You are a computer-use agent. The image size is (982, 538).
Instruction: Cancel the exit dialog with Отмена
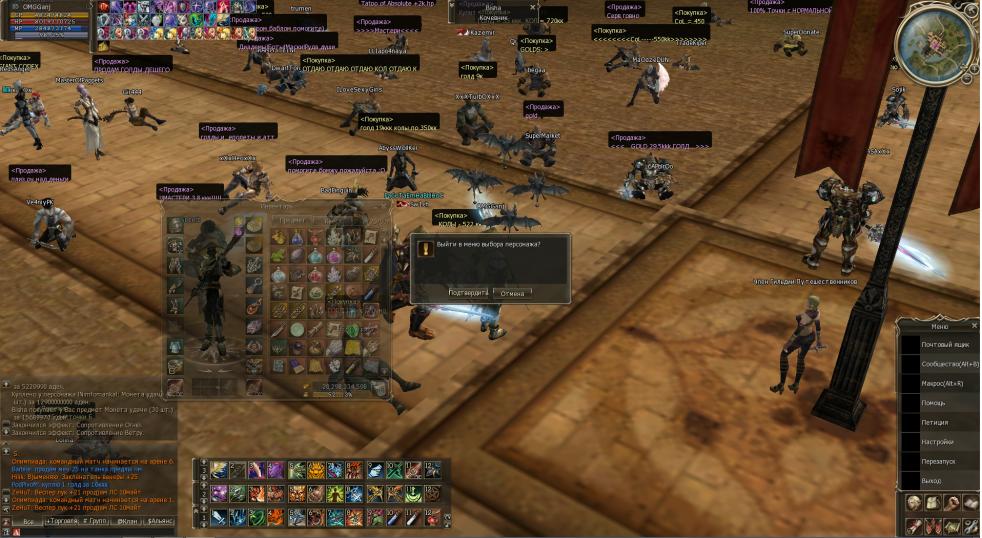pyautogui.click(x=512, y=293)
